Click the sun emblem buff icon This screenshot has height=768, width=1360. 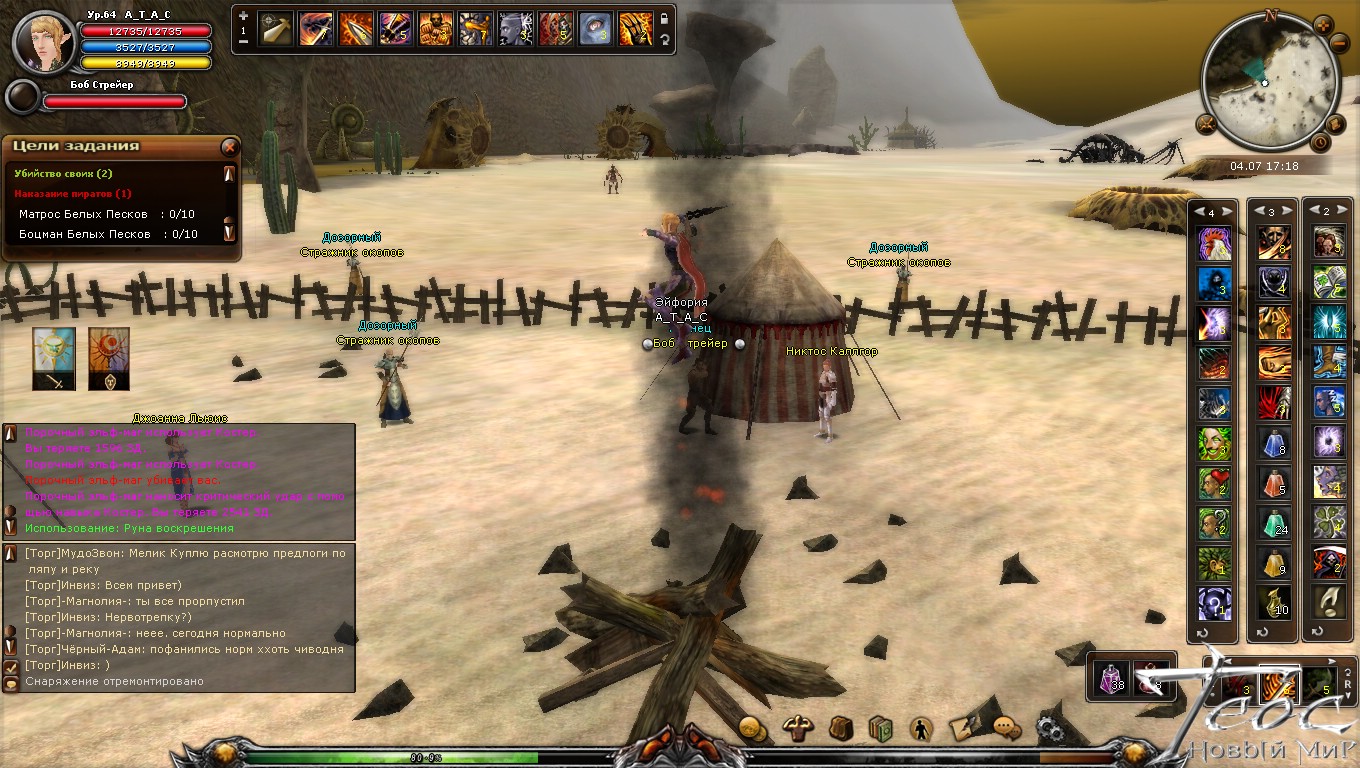pos(53,352)
